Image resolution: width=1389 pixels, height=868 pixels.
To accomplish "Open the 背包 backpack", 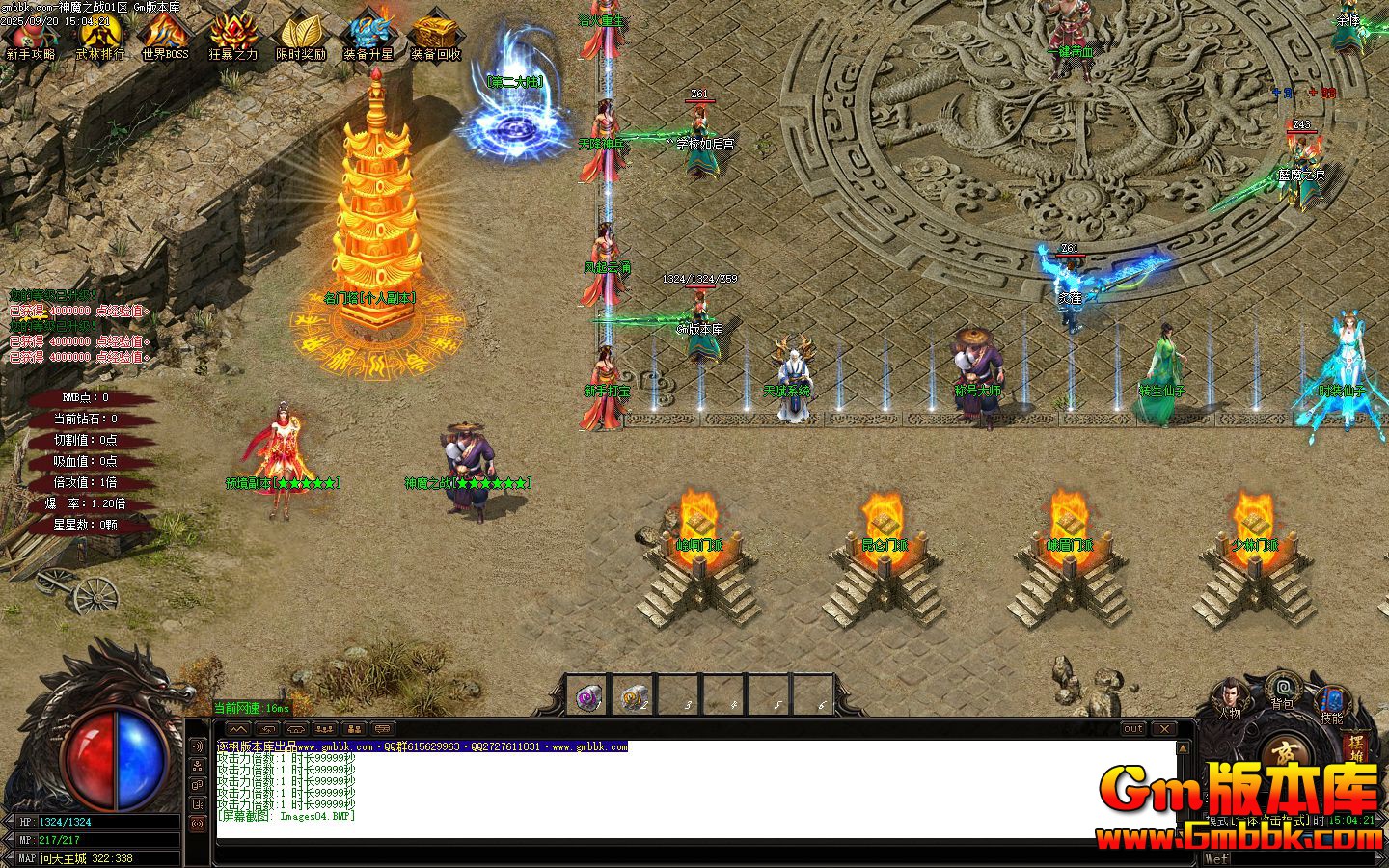I will click(1283, 688).
